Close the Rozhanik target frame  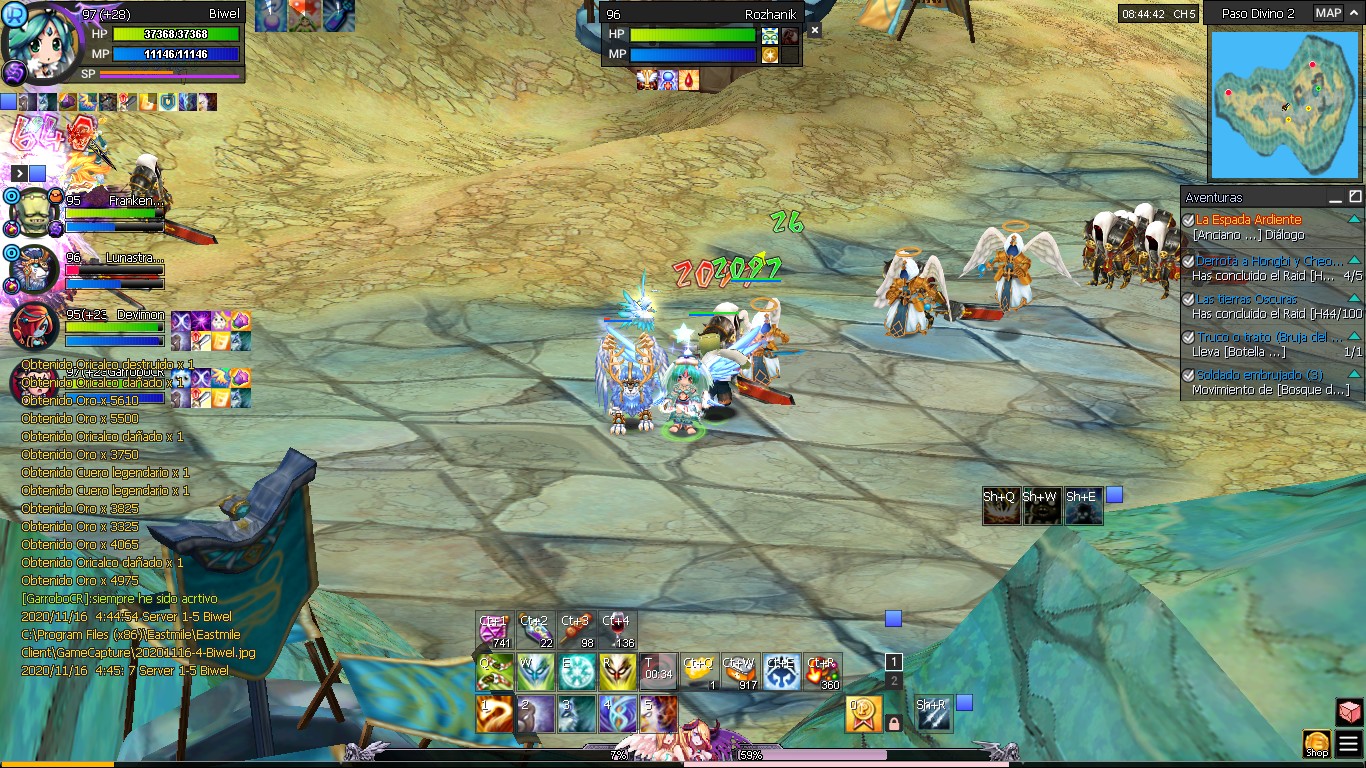coord(814,31)
